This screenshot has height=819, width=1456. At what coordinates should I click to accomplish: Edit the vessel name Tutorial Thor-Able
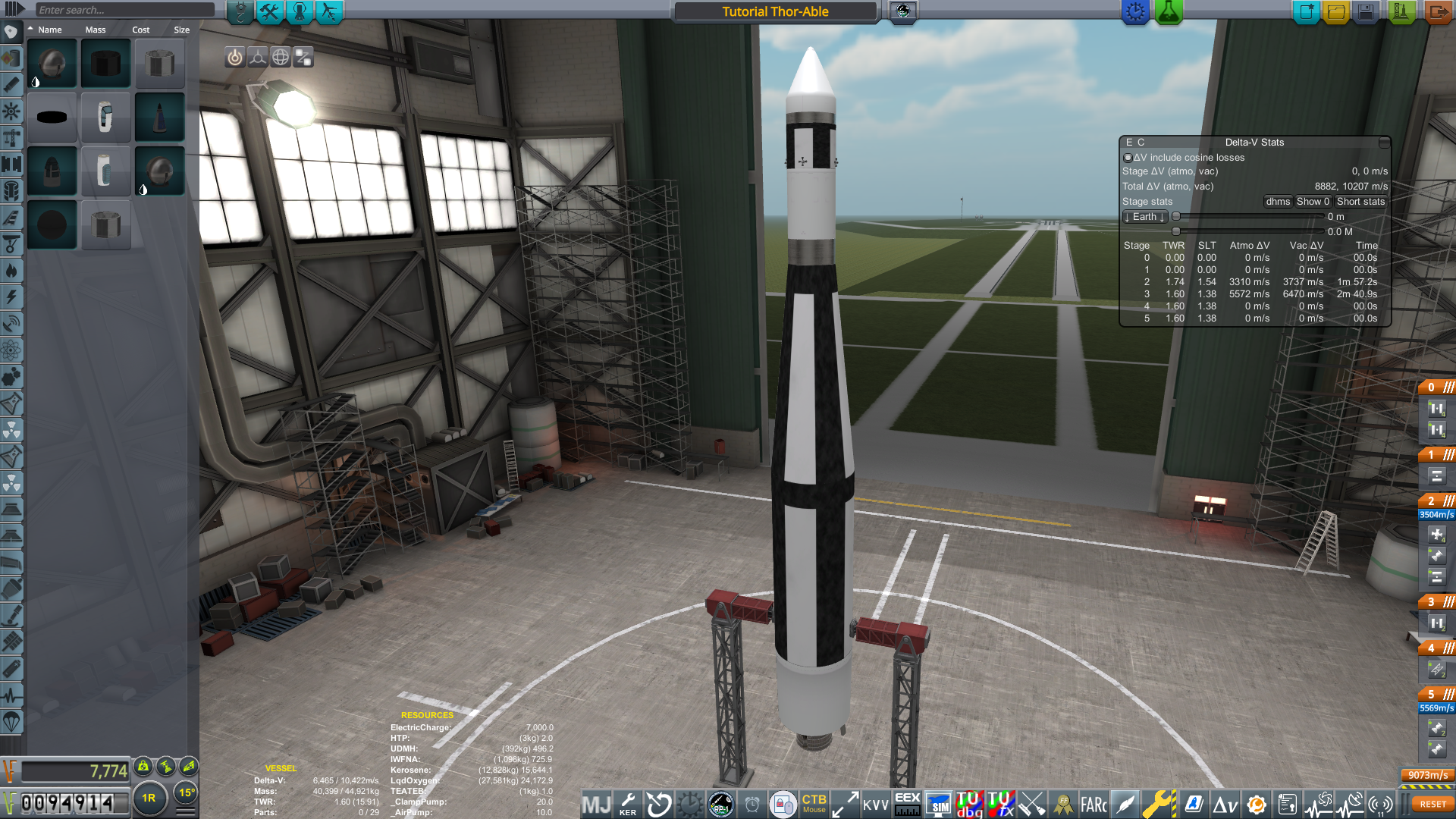775,11
